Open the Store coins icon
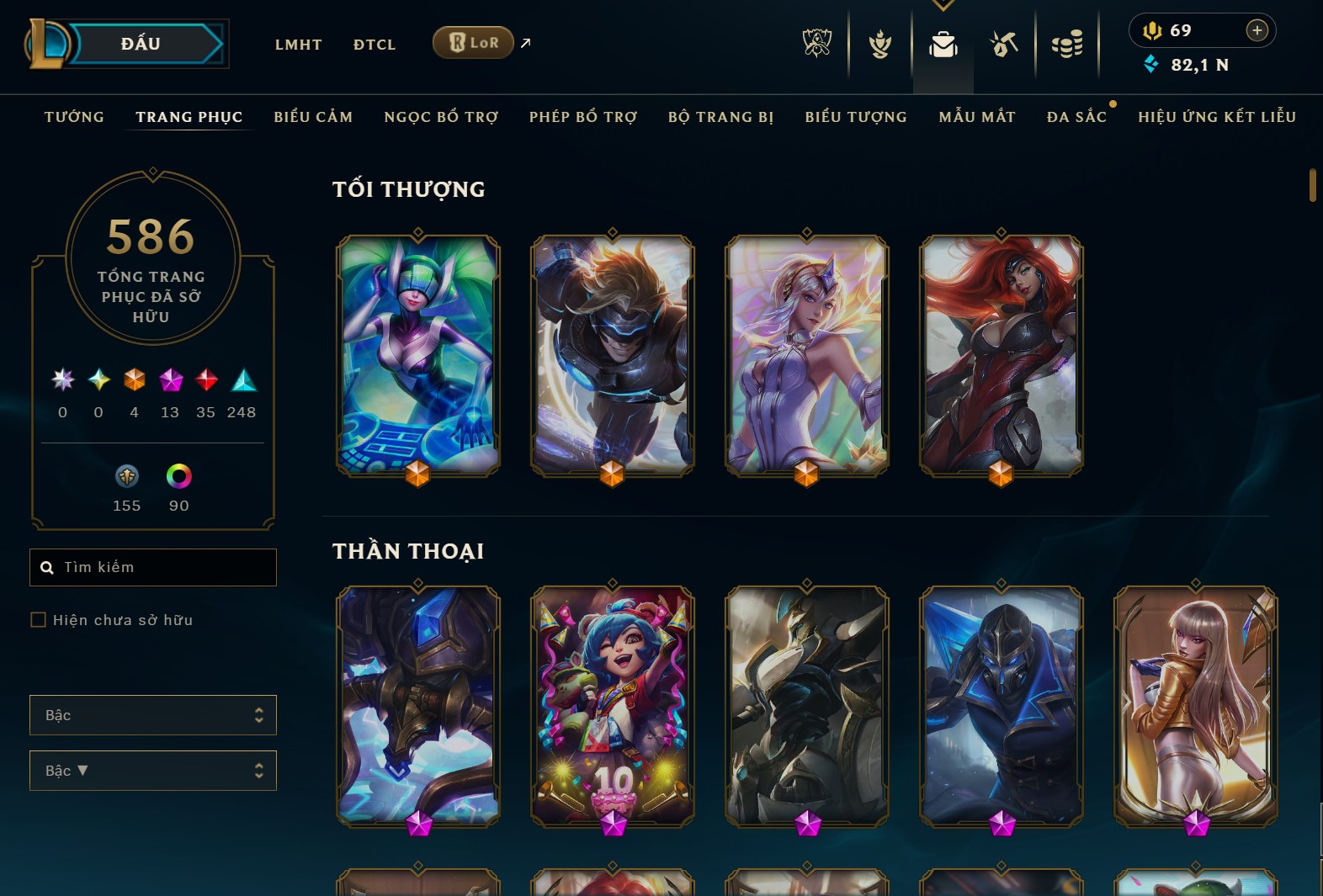Screen dimensions: 1323x896 1068,44
